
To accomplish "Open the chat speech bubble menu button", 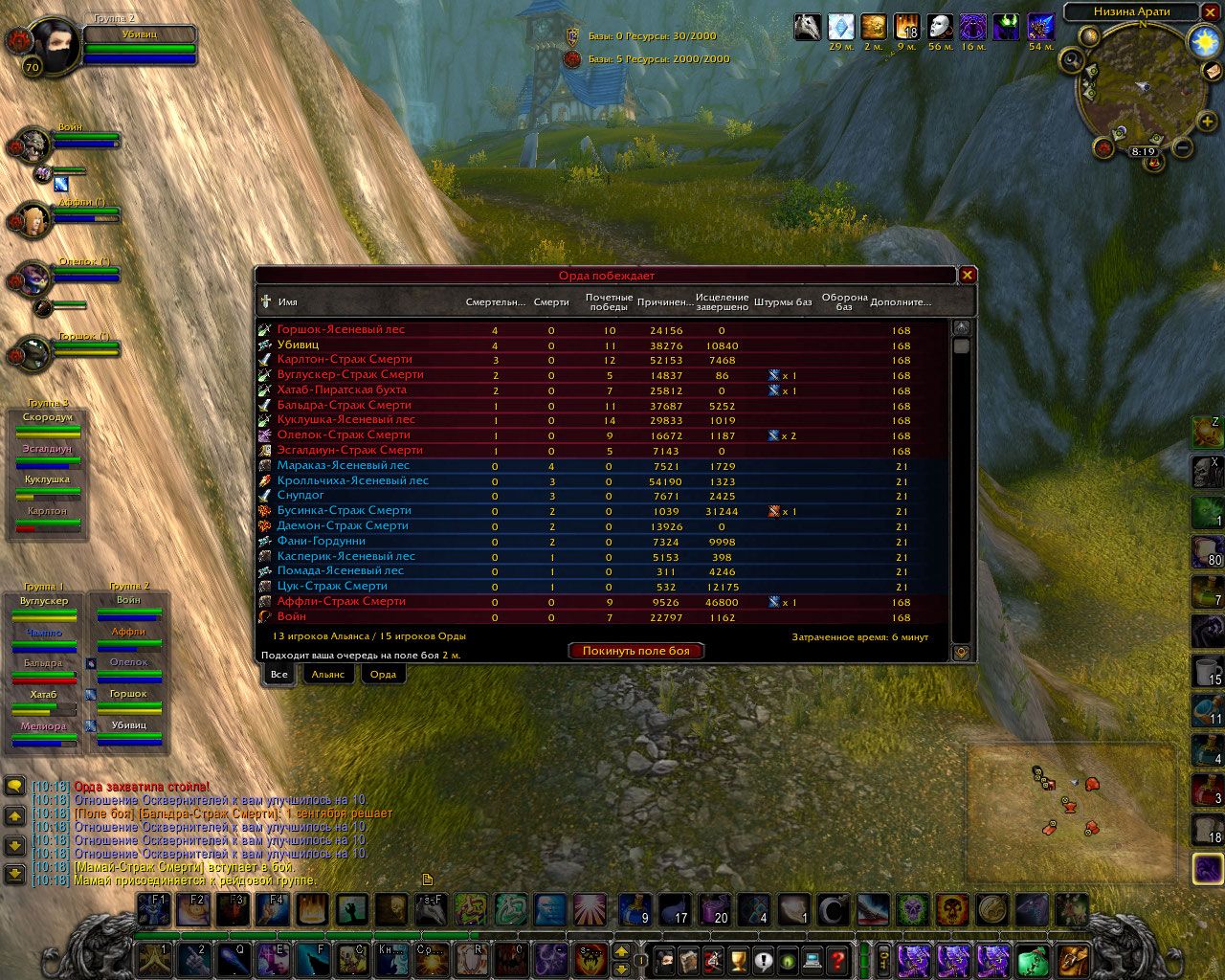I will pyautogui.click(x=14, y=787).
